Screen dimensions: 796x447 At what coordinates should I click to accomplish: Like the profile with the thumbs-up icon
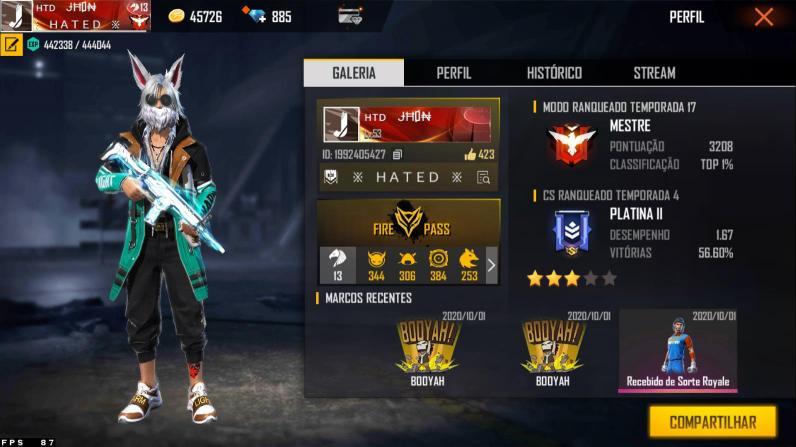click(471, 155)
